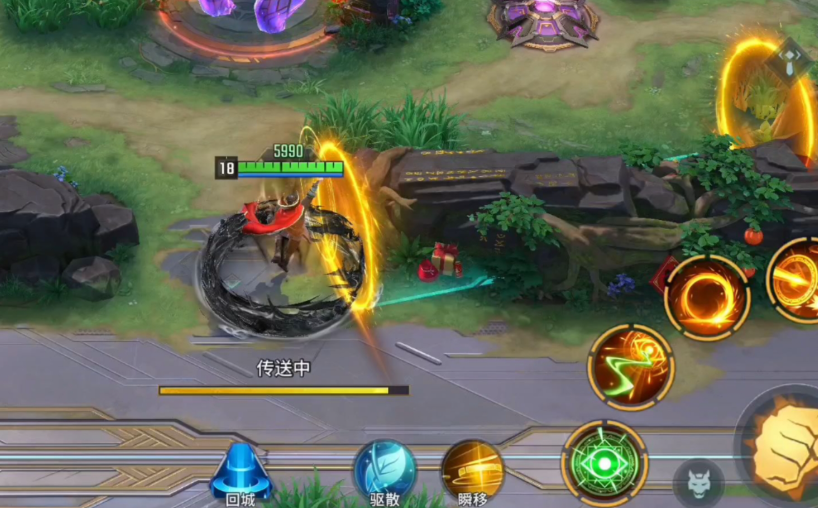Screen dimensions: 818x508
Task: Activate the 瞬移 blink spell
Action: pos(473,470)
